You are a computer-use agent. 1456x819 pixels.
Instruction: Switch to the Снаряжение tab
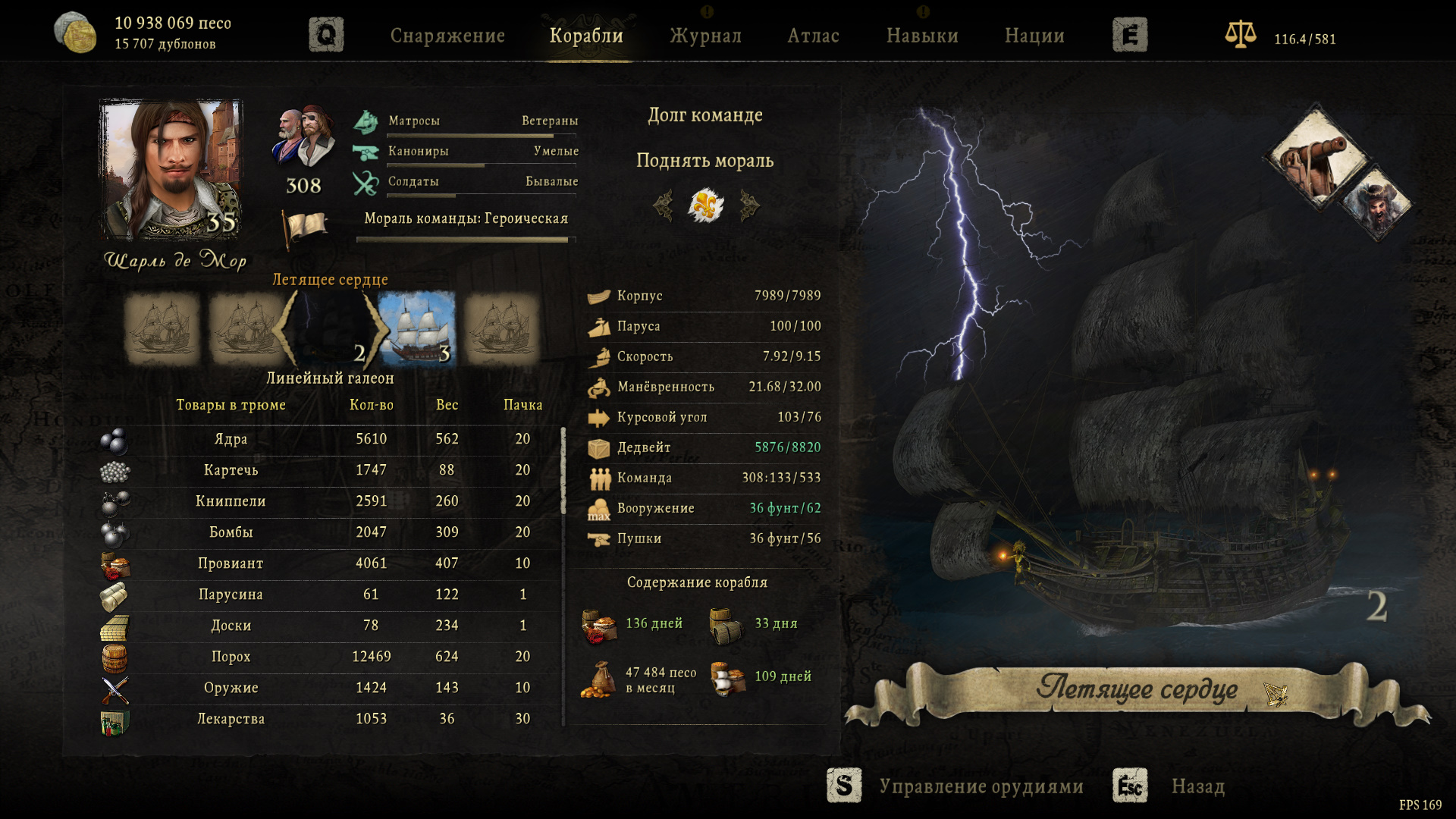pos(447,36)
